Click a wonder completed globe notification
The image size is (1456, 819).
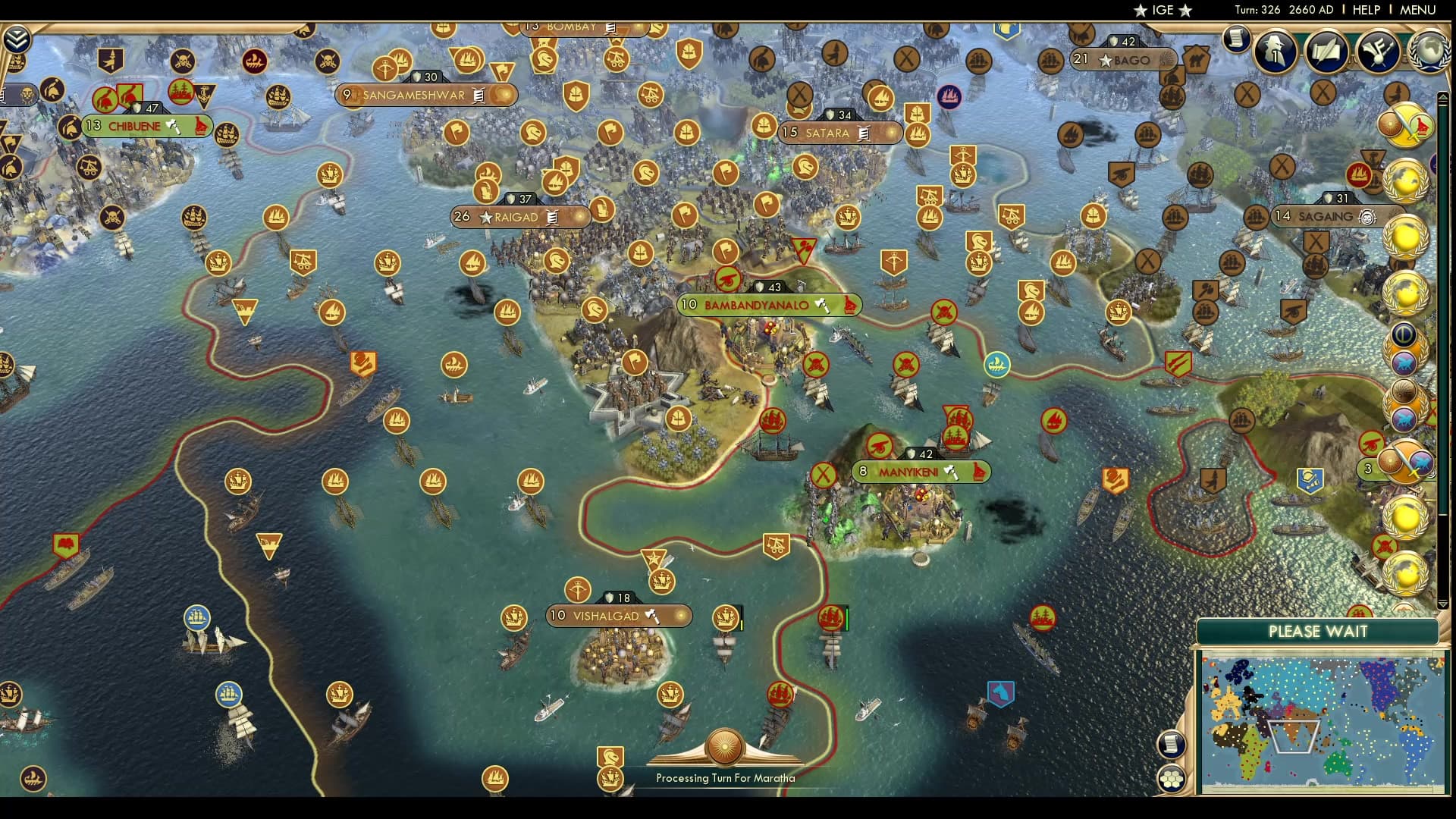1404,182
